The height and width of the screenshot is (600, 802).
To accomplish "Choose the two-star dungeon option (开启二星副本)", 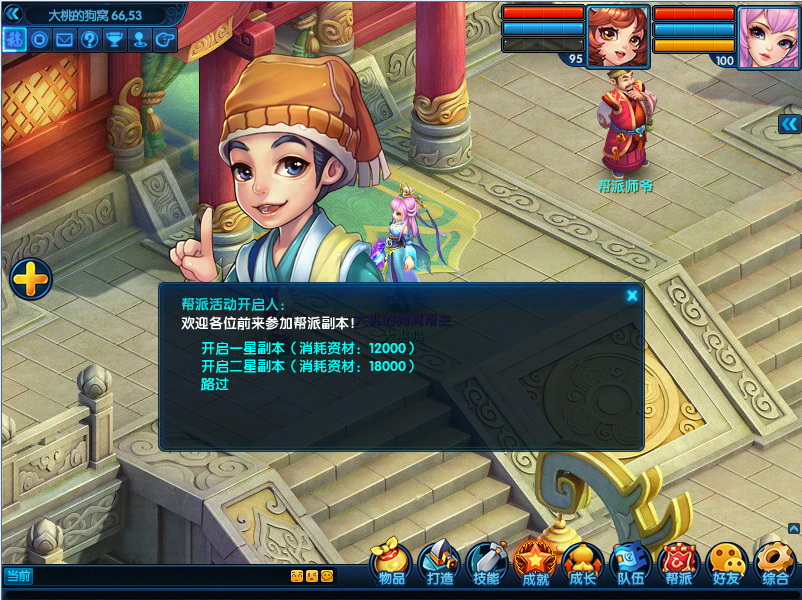I will pyautogui.click(x=308, y=366).
